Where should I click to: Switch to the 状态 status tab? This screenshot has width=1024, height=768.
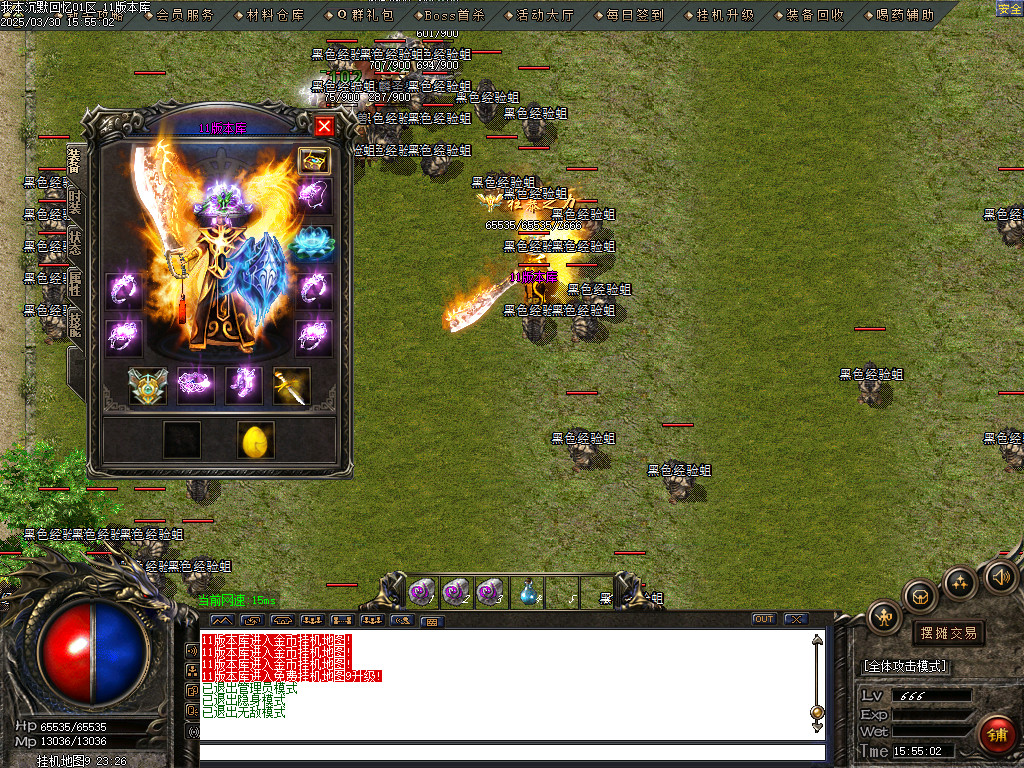pos(75,243)
